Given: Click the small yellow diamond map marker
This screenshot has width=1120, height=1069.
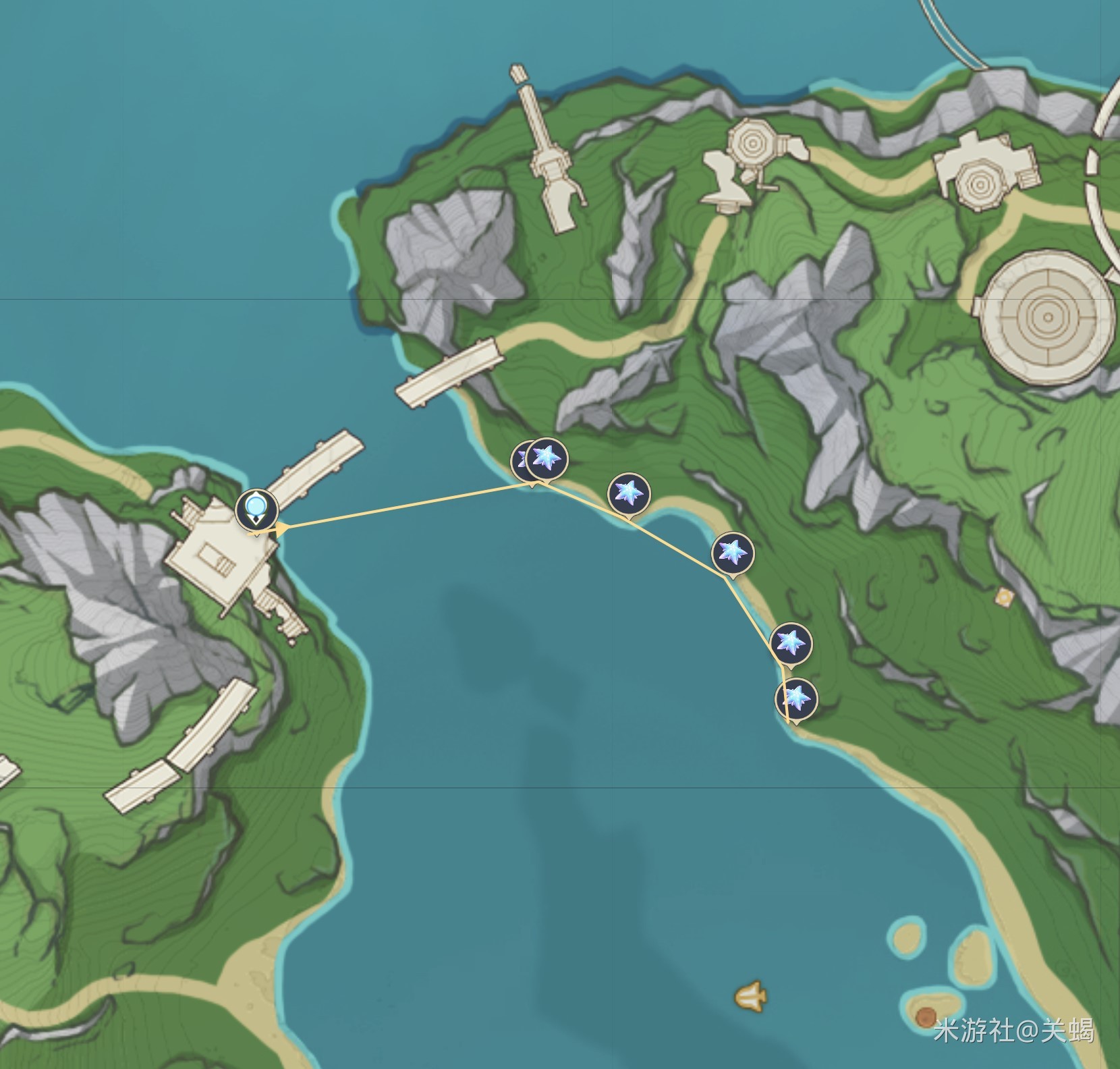Looking at the screenshot, I should pyautogui.click(x=1005, y=597).
